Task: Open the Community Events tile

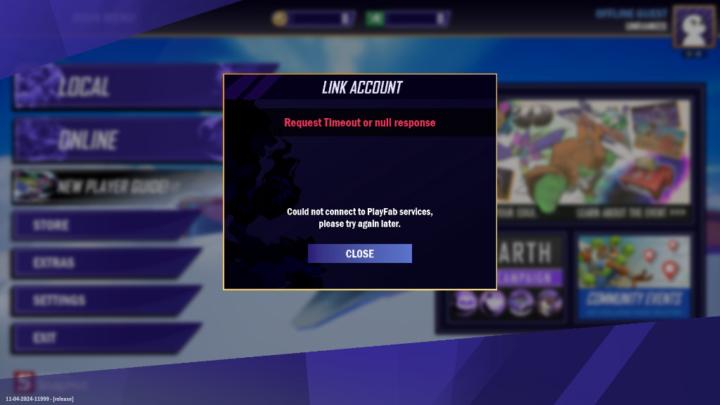Action: point(634,277)
